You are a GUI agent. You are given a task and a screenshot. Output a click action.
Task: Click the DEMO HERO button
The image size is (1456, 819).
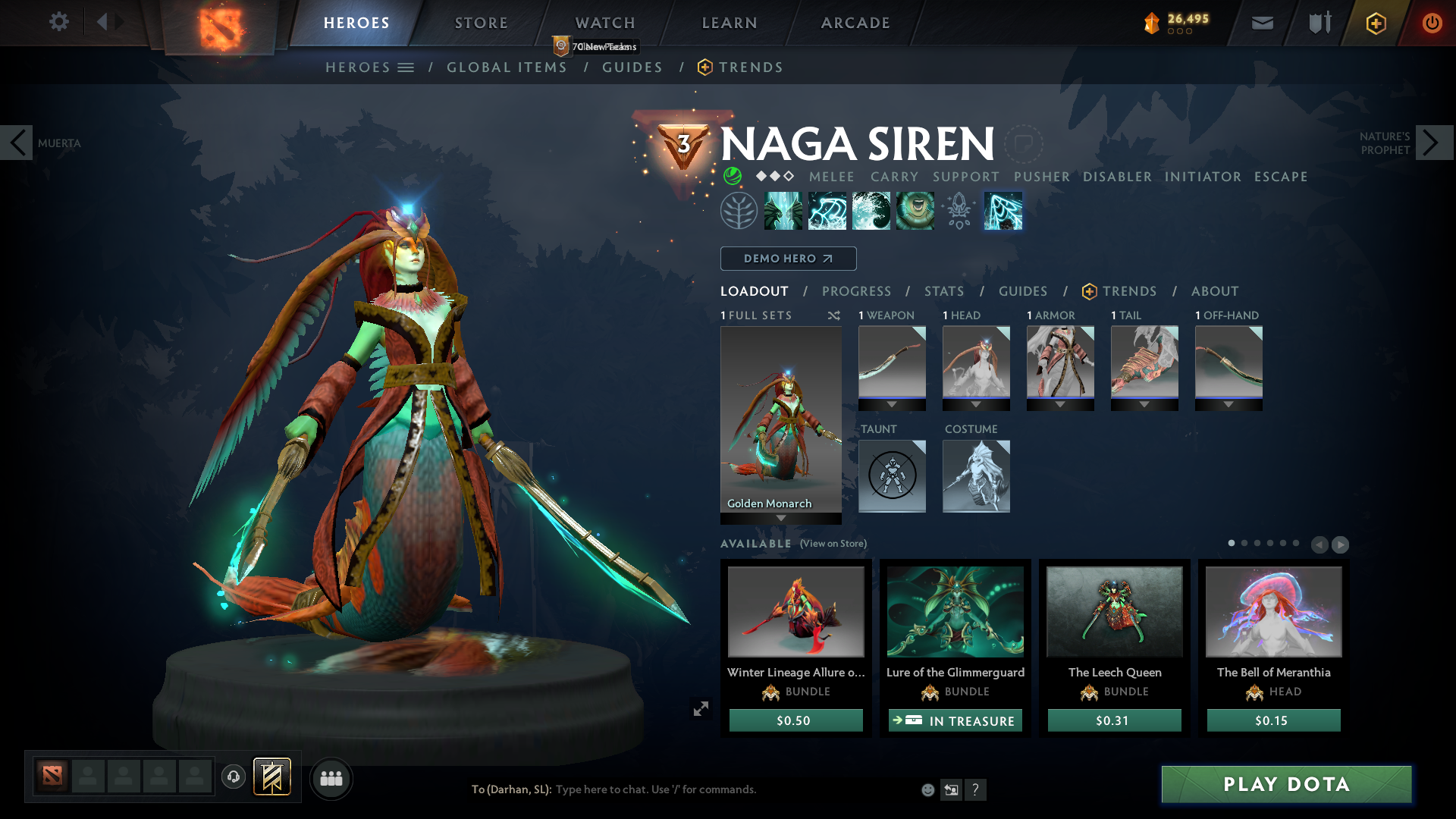point(788,259)
